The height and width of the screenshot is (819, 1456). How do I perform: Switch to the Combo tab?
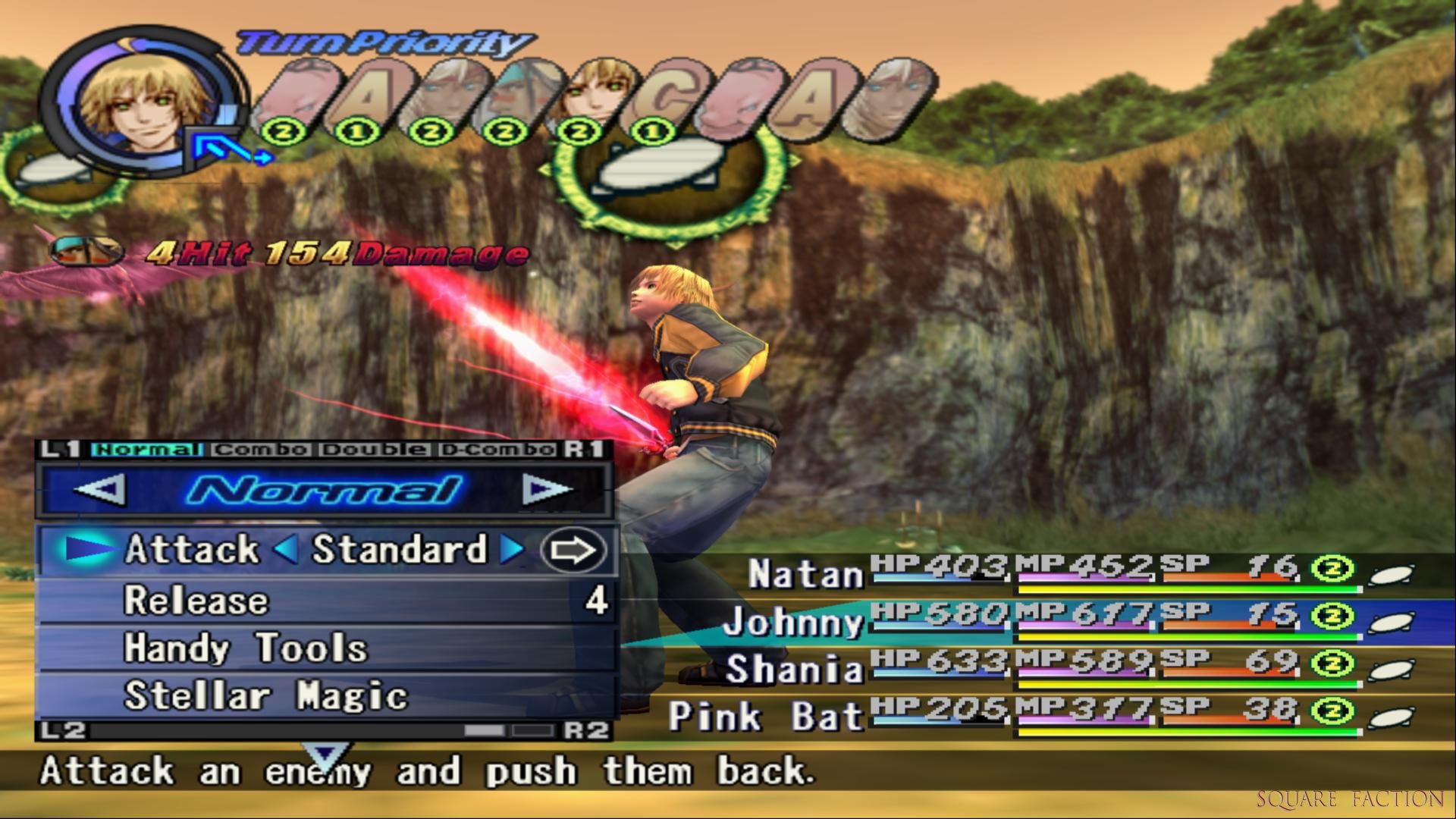[x=261, y=450]
